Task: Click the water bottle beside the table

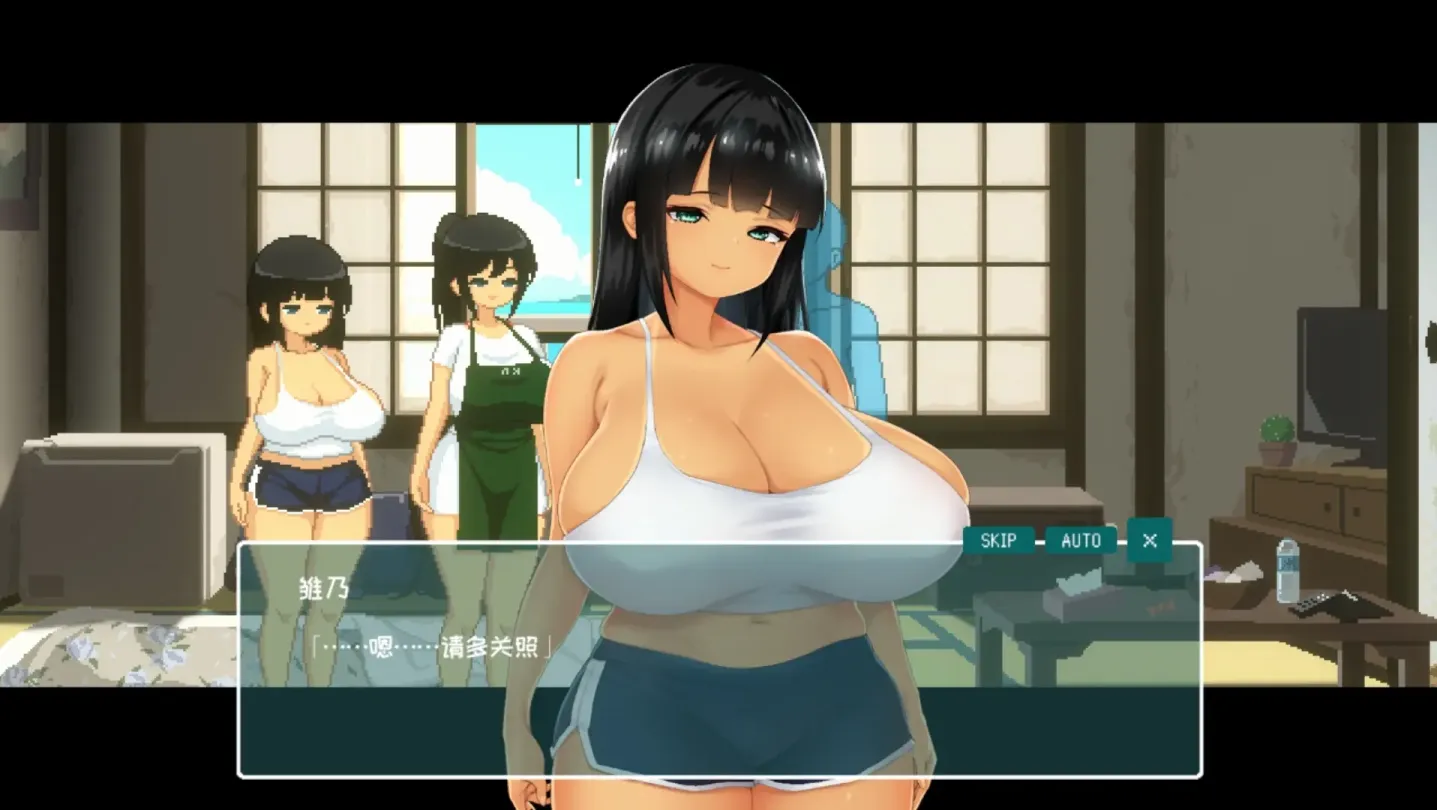Action: tap(1287, 575)
